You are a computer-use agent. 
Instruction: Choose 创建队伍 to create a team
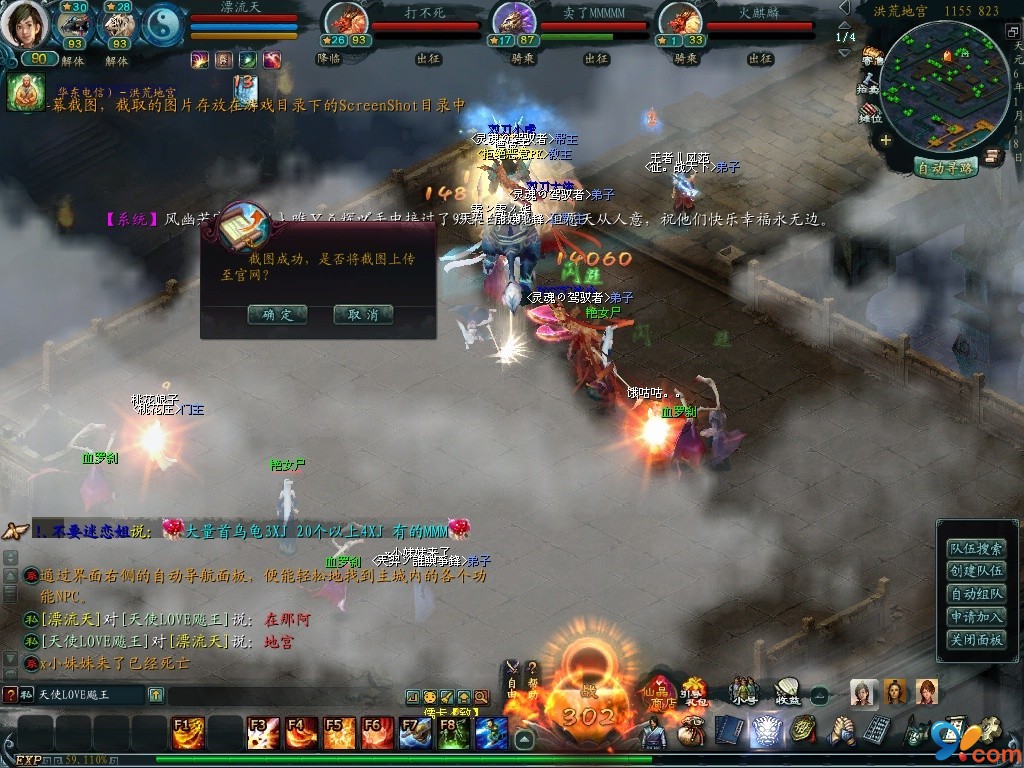(x=976, y=571)
